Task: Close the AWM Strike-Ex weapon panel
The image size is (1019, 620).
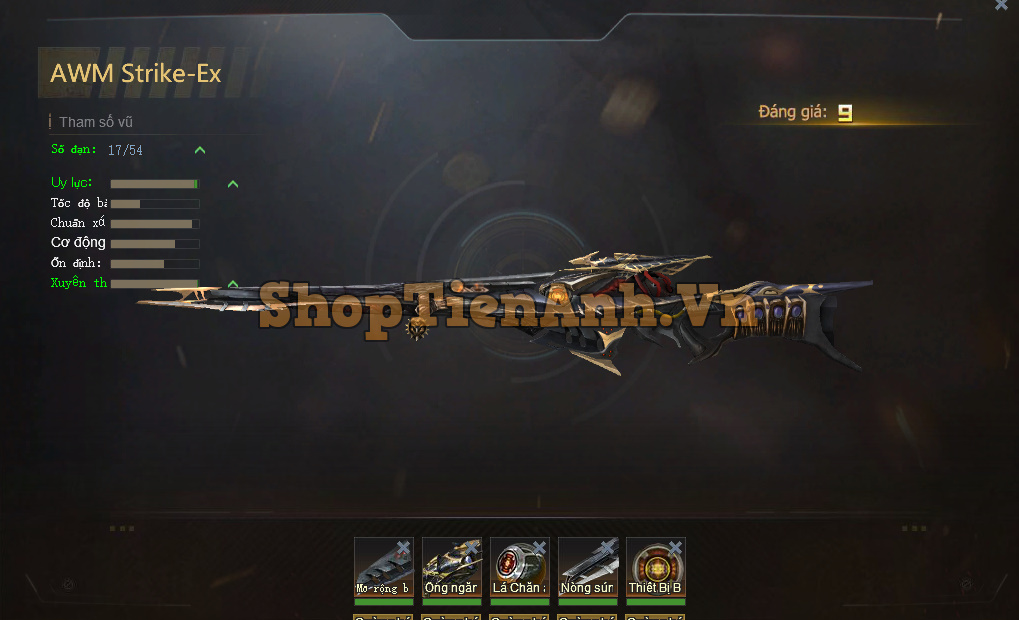Action: [x=1001, y=5]
